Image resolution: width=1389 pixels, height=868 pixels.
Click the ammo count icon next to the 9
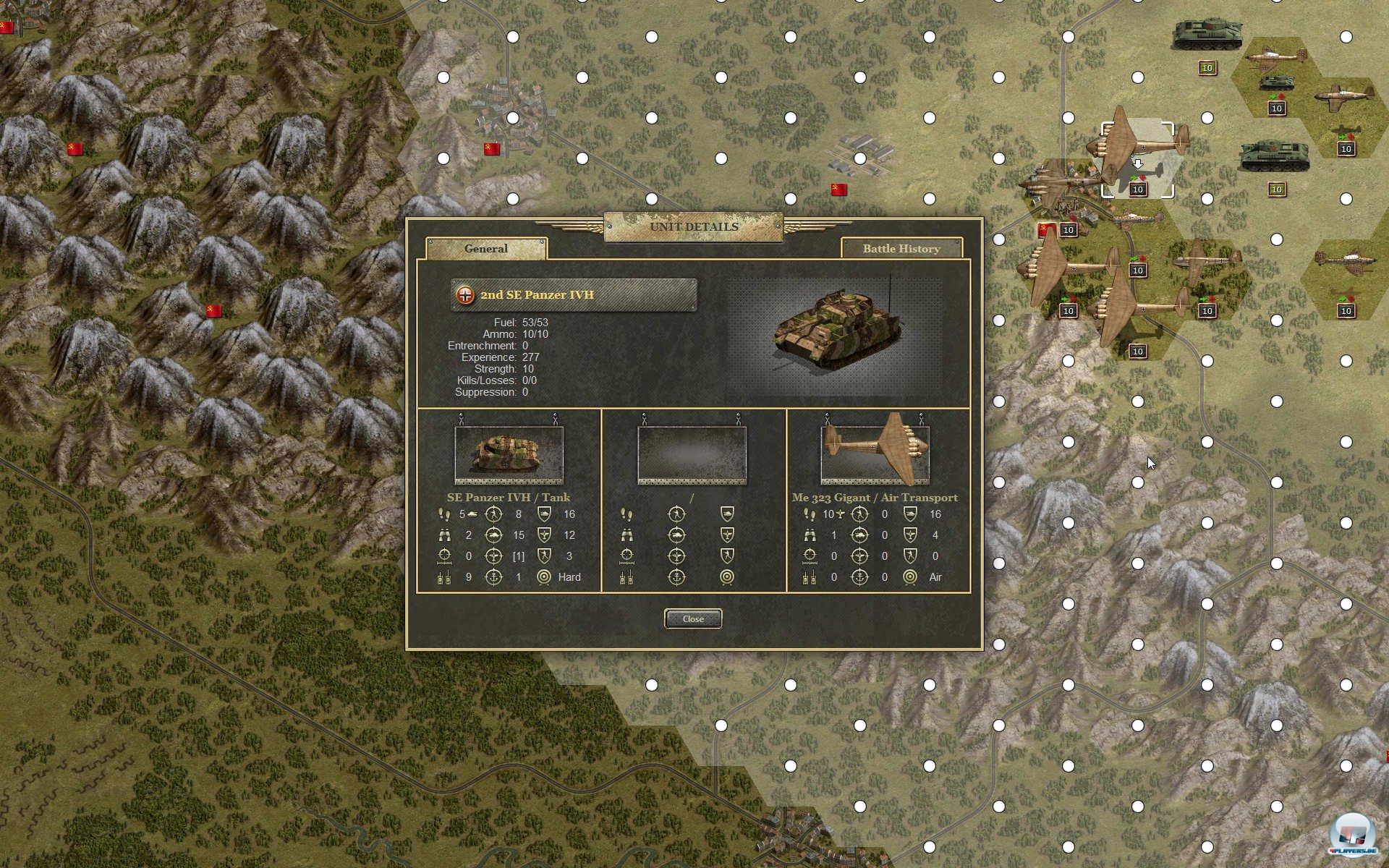(x=445, y=578)
